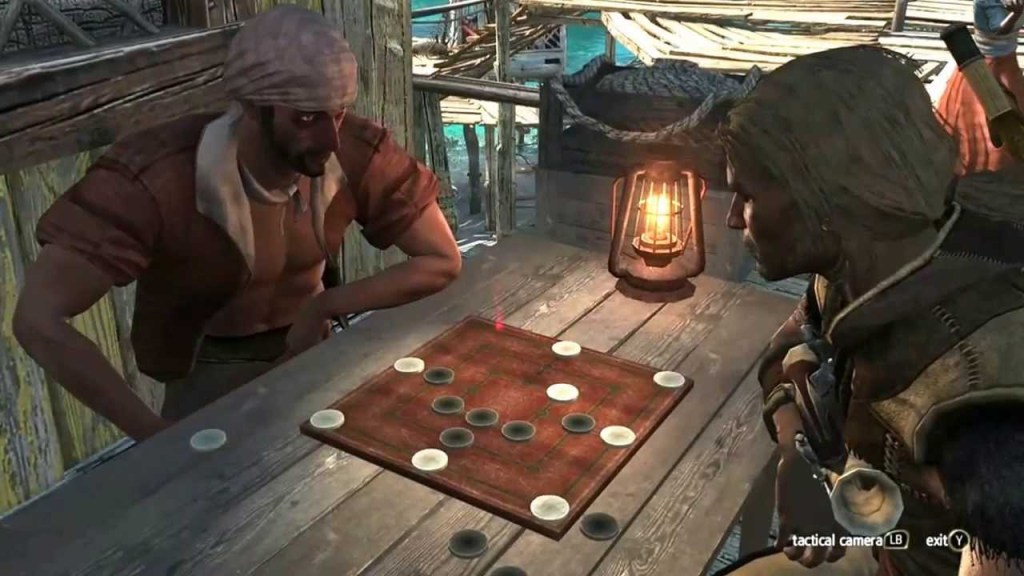Select the white piece on the board's nearest corner
The width and height of the screenshot is (1024, 576).
[x=549, y=507]
